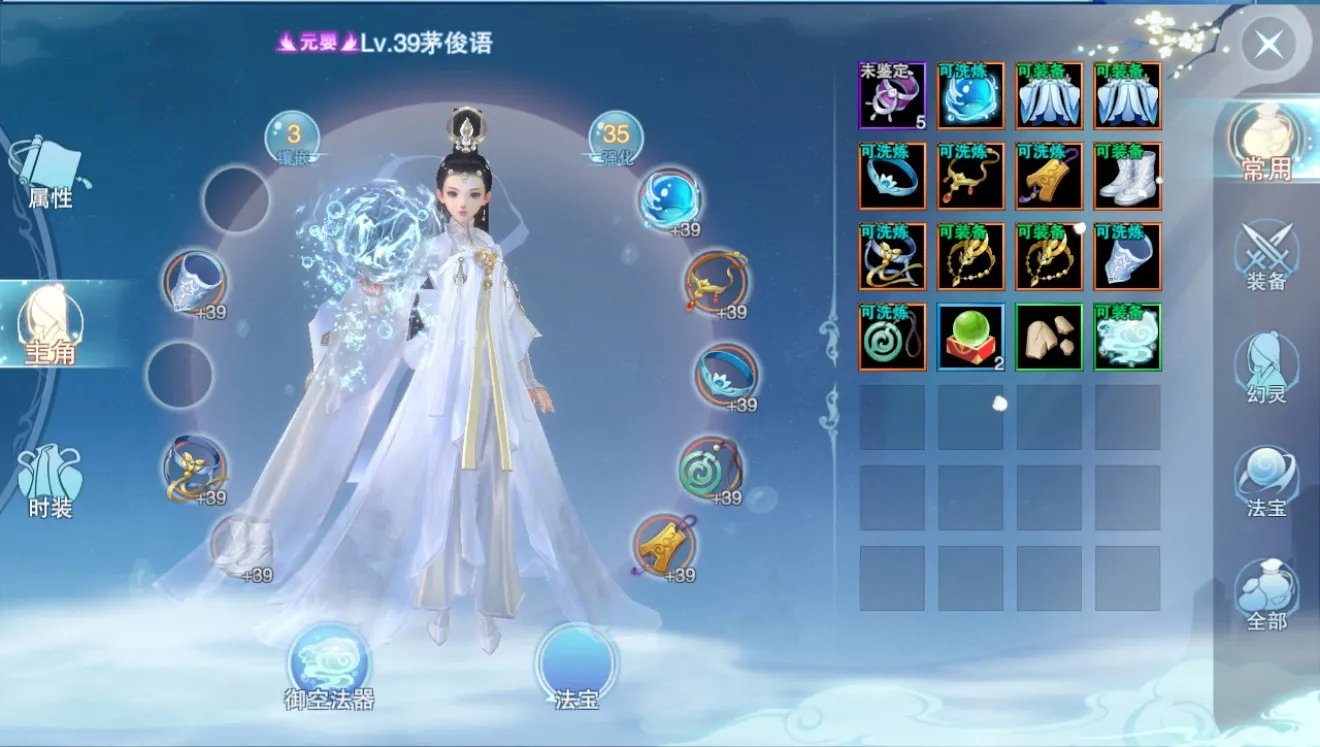Image resolution: width=1320 pixels, height=747 pixels.
Task: Click the unidentified purple item stack of 5
Action: 891,95
